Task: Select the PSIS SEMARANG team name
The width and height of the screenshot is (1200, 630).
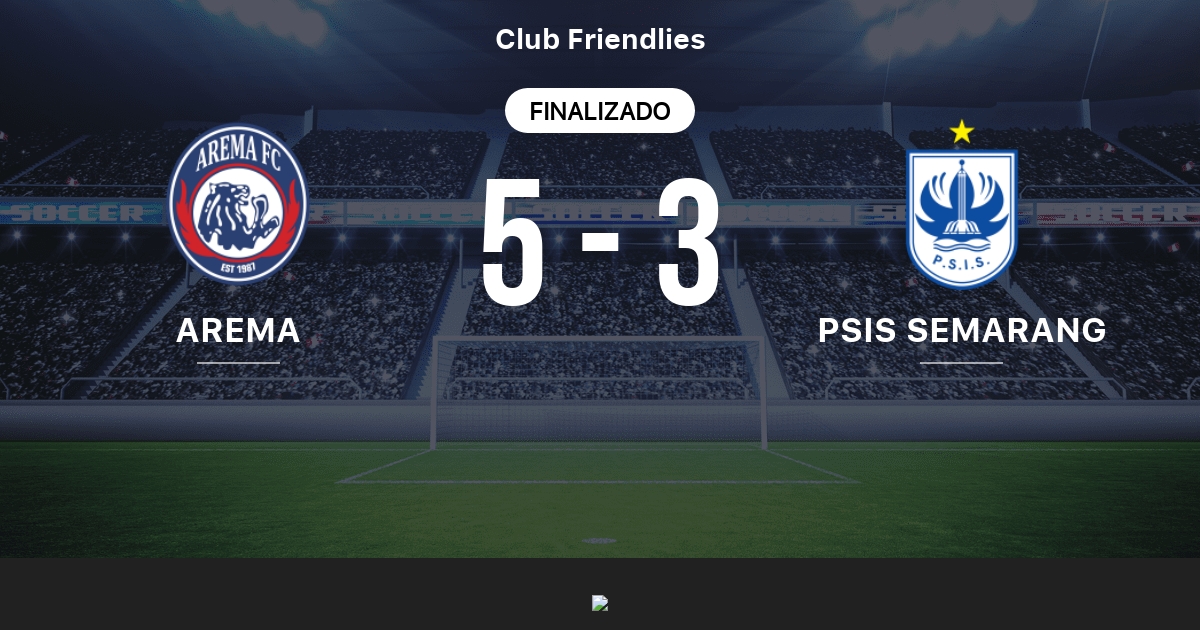Action: (962, 330)
